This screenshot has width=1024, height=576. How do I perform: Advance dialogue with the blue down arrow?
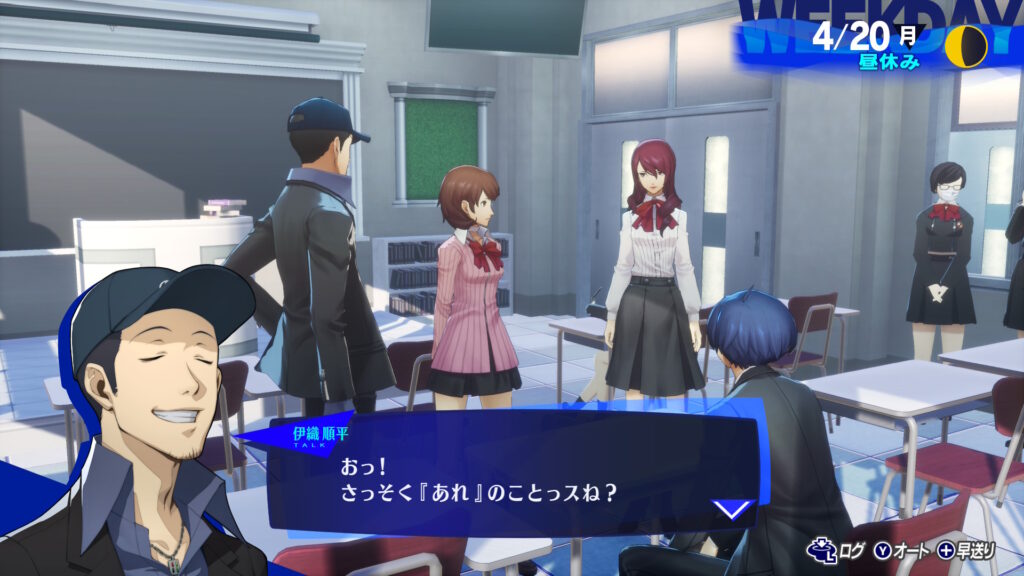pos(733,509)
